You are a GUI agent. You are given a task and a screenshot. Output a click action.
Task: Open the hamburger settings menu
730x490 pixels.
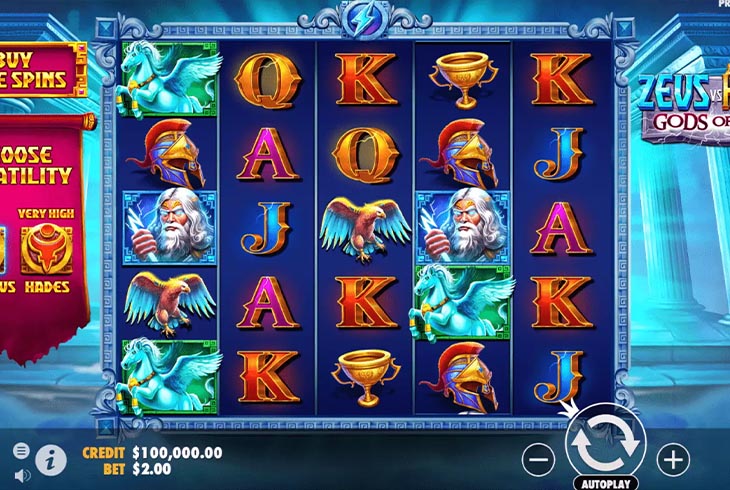21,452
